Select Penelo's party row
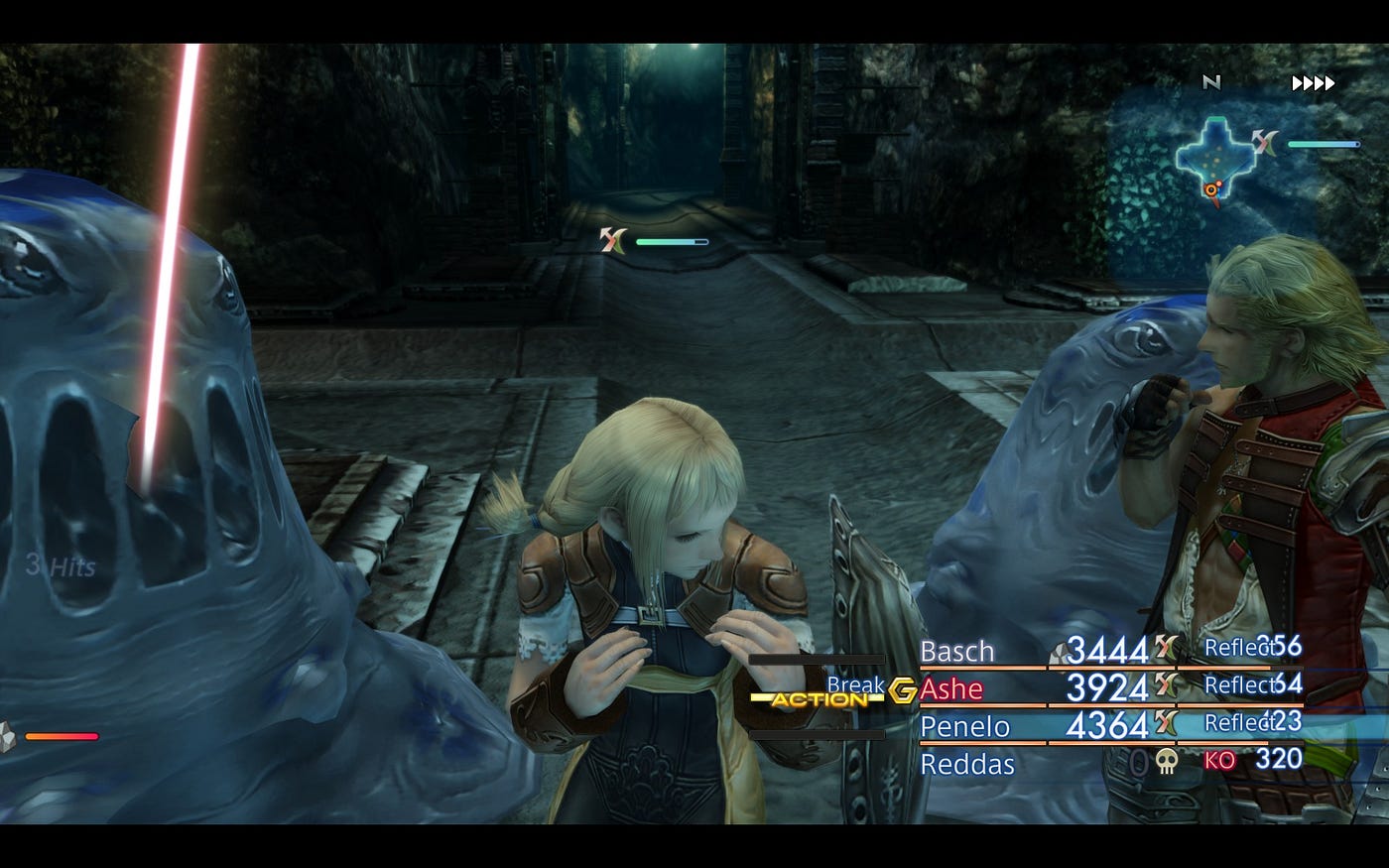 (x=964, y=726)
